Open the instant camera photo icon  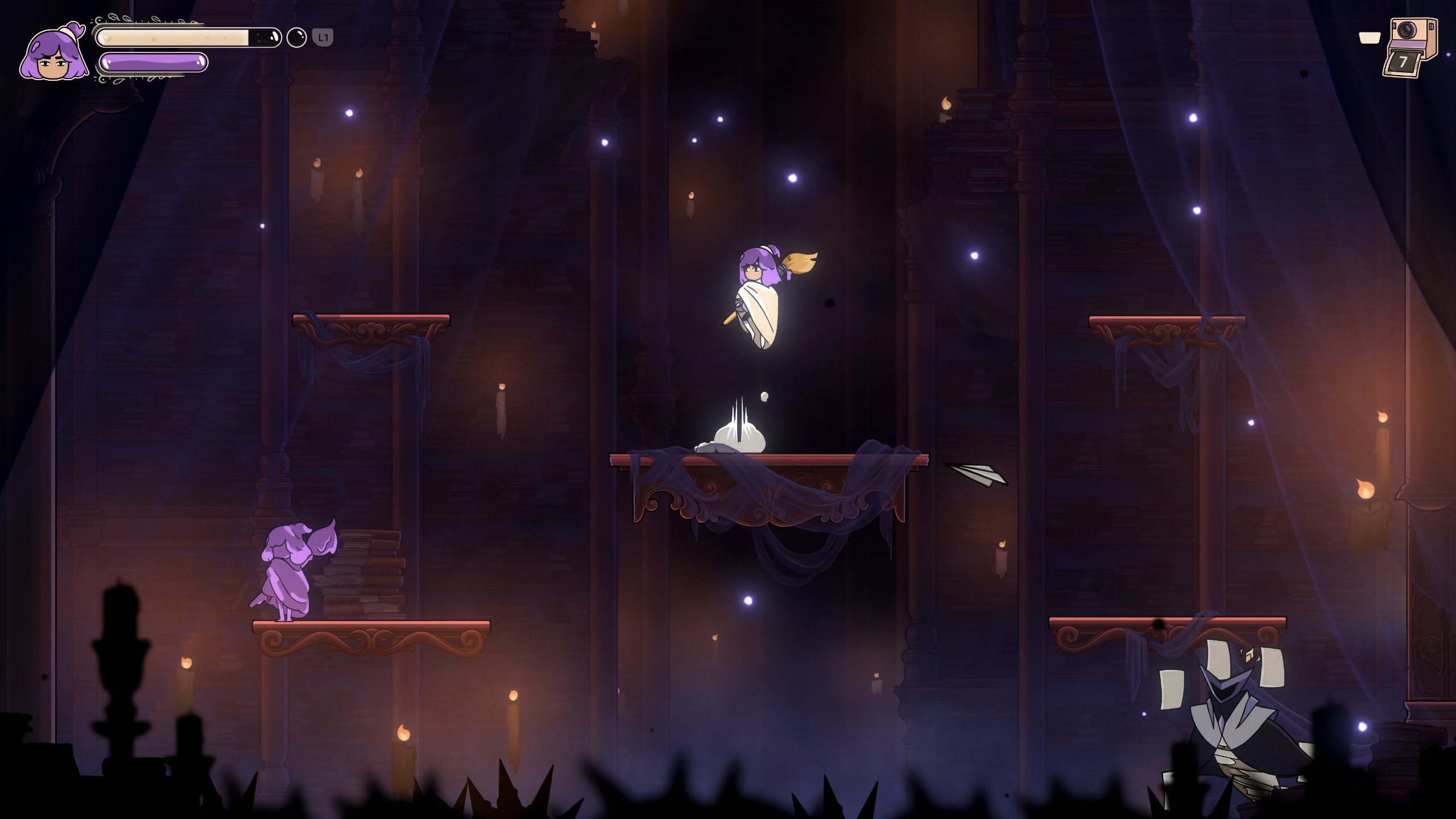[1409, 47]
